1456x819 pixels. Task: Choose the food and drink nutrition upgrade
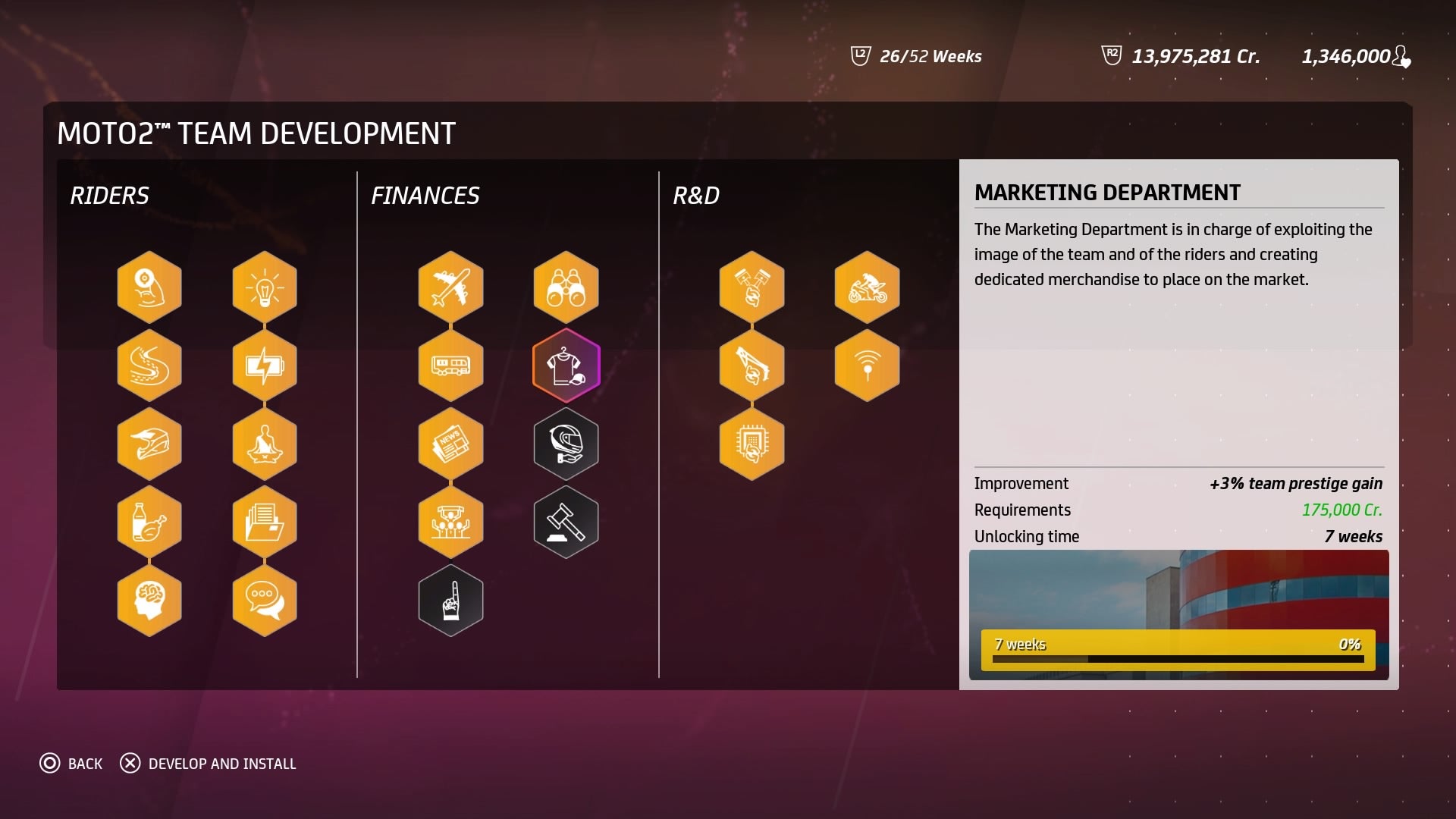coord(149,522)
